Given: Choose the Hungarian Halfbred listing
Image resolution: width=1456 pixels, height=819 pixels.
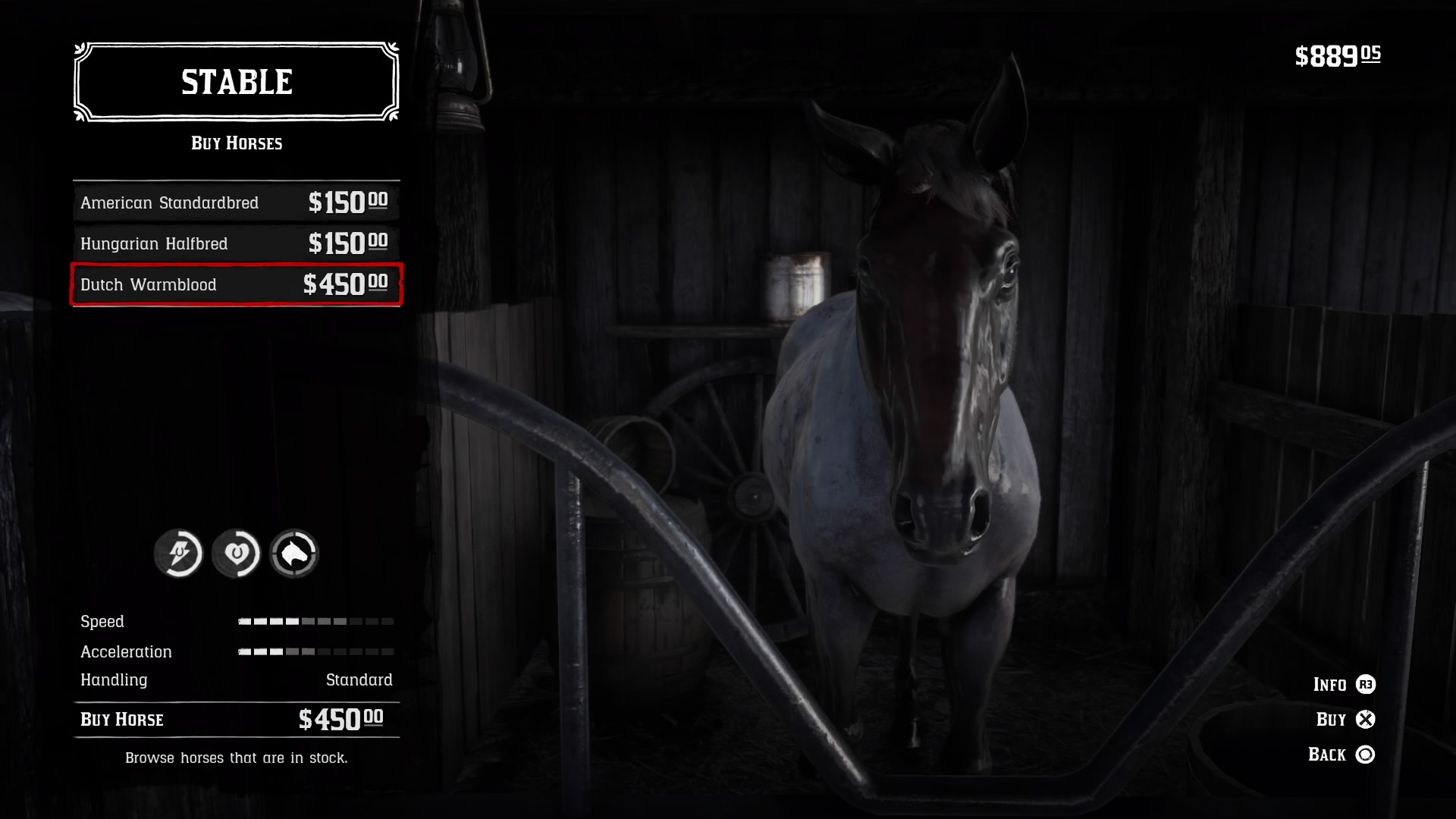Looking at the screenshot, I should pos(236,243).
